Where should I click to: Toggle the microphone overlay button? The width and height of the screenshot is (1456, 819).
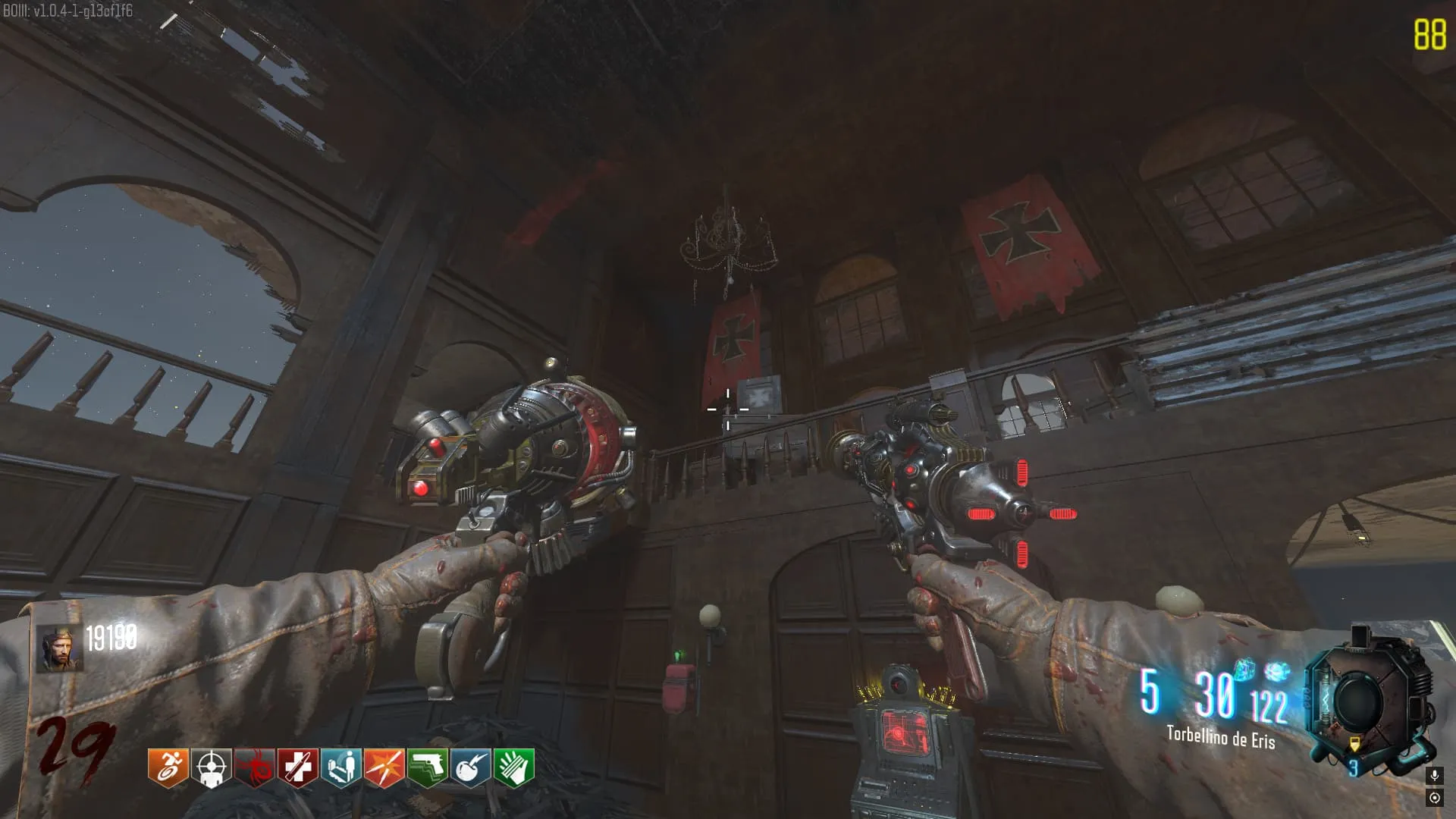coord(1434,776)
